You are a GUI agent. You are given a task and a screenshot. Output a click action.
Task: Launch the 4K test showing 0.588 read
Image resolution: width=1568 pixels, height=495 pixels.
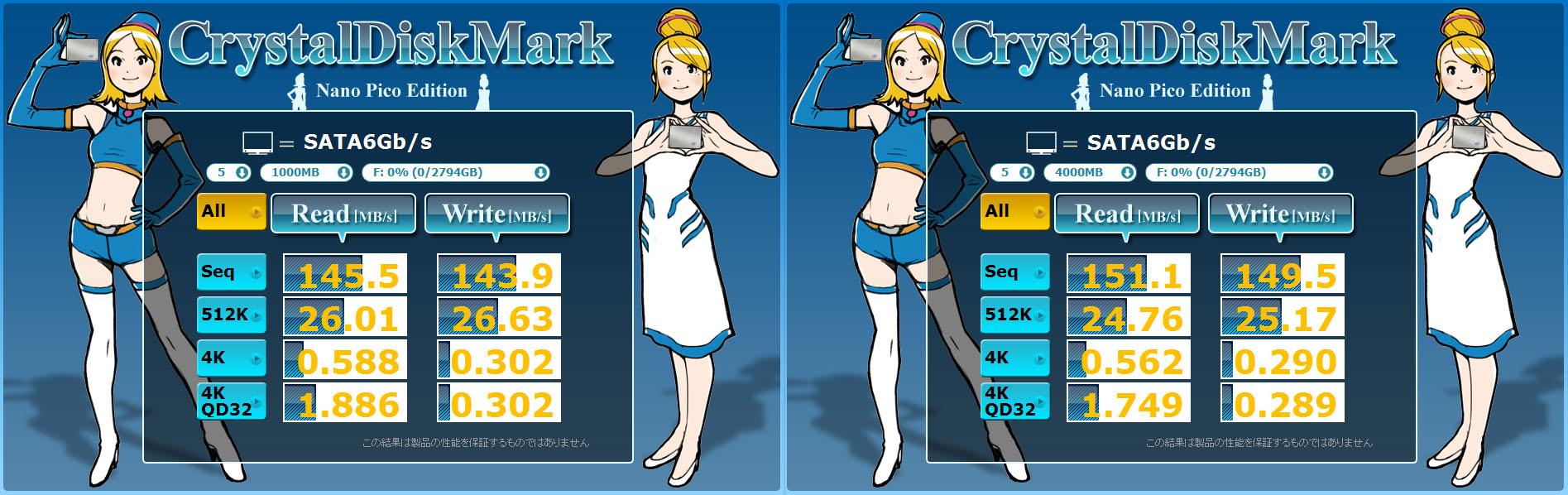point(231,358)
